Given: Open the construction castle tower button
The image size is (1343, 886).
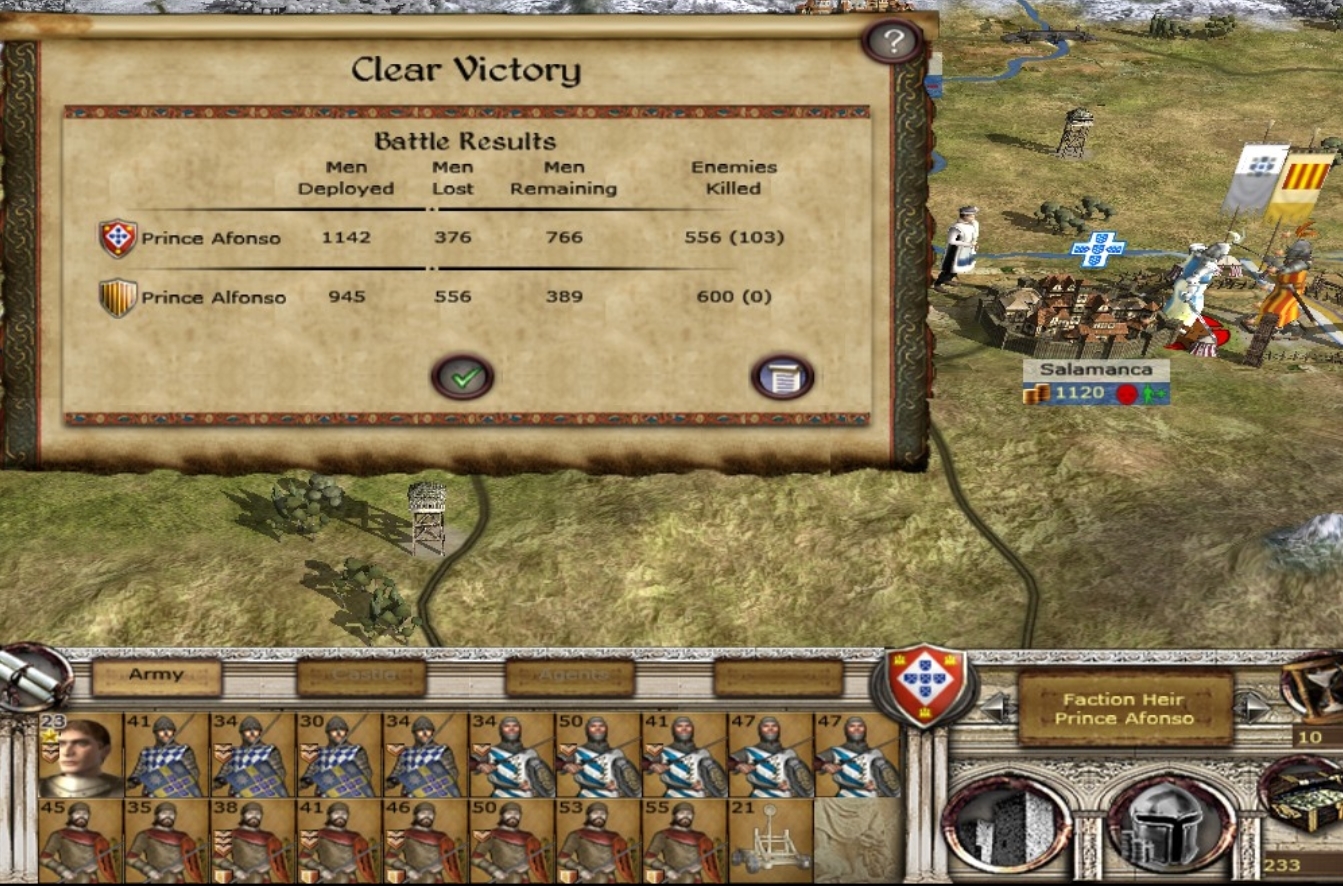Looking at the screenshot, I should (x=1006, y=825).
